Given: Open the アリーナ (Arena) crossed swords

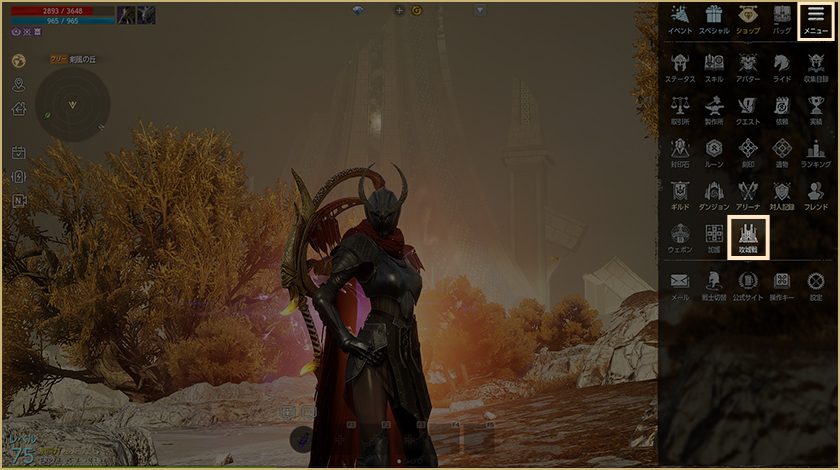Looking at the screenshot, I should pos(747,194).
